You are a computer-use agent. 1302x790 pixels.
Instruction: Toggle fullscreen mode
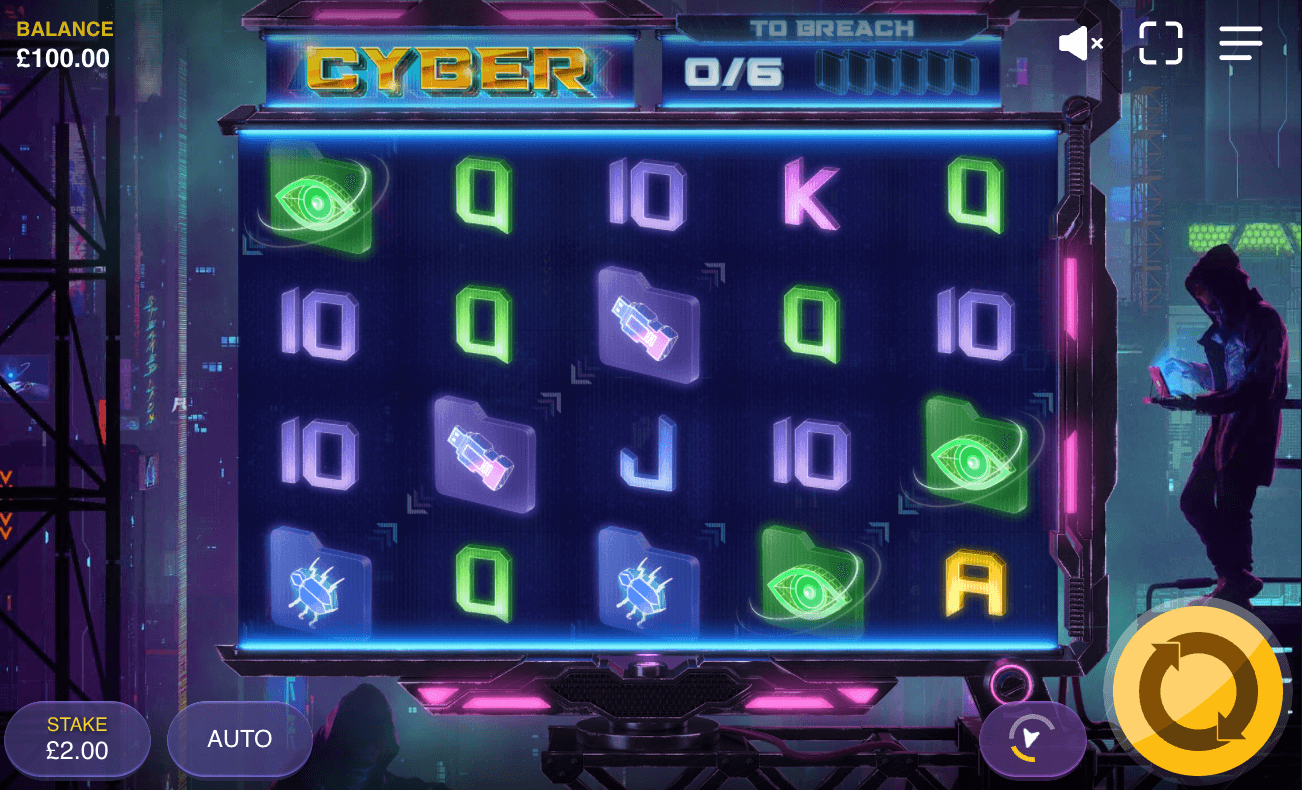pos(1161,43)
